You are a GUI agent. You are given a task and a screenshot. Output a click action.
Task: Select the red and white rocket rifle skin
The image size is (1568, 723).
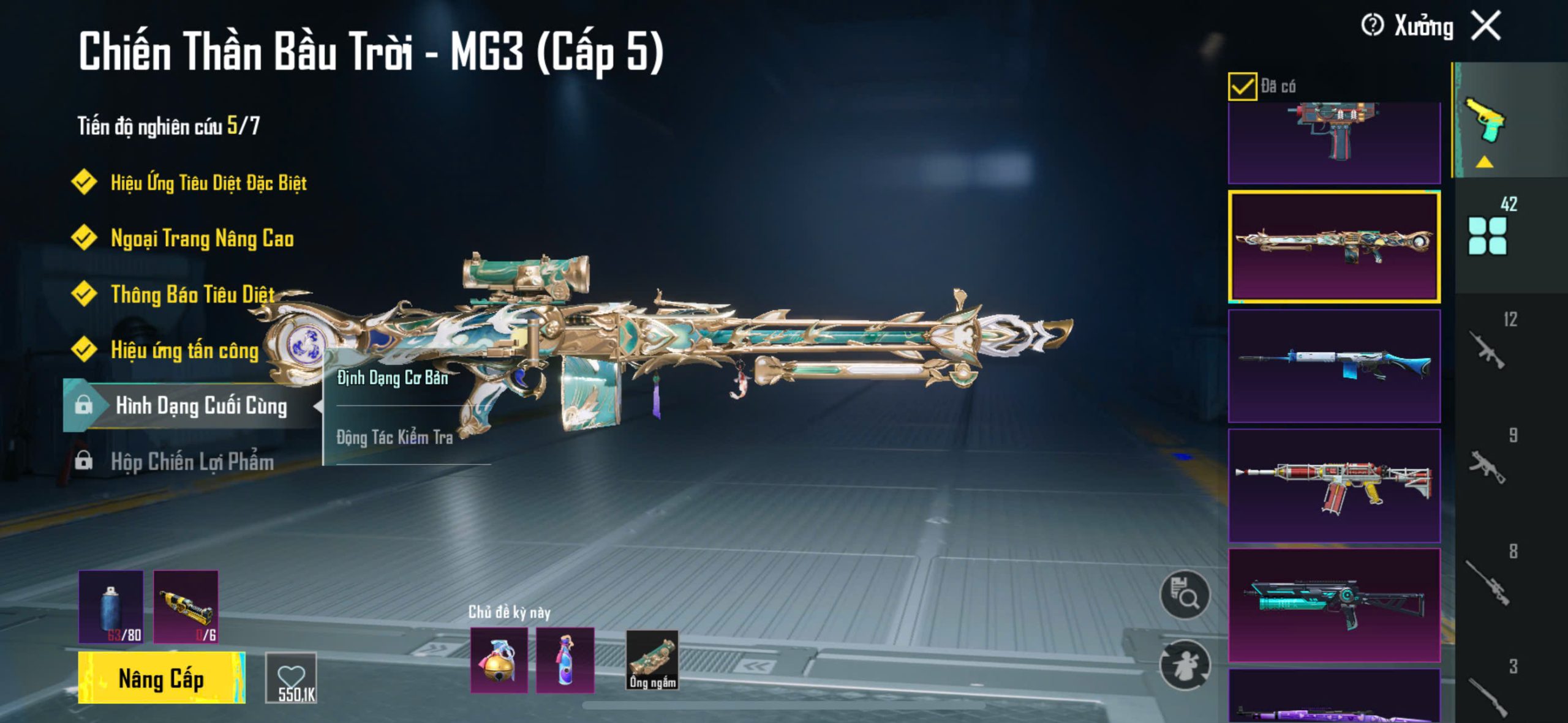1334,485
